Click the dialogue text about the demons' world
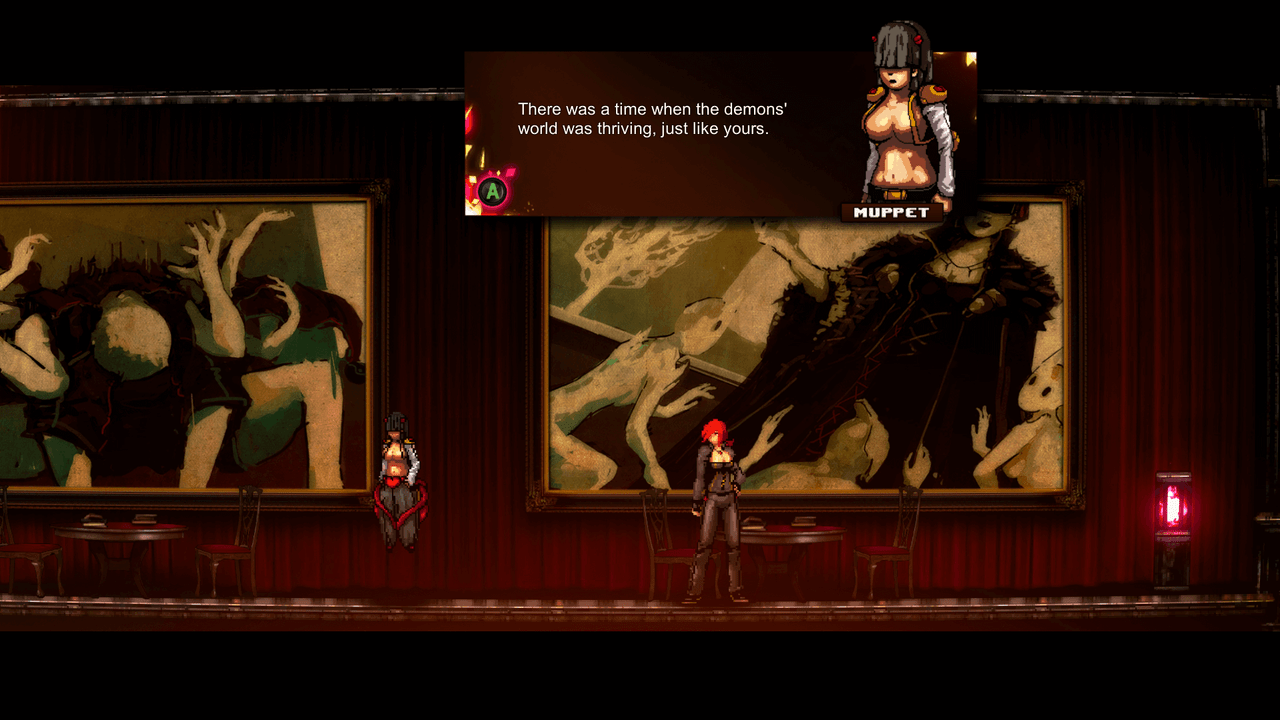 pos(650,117)
